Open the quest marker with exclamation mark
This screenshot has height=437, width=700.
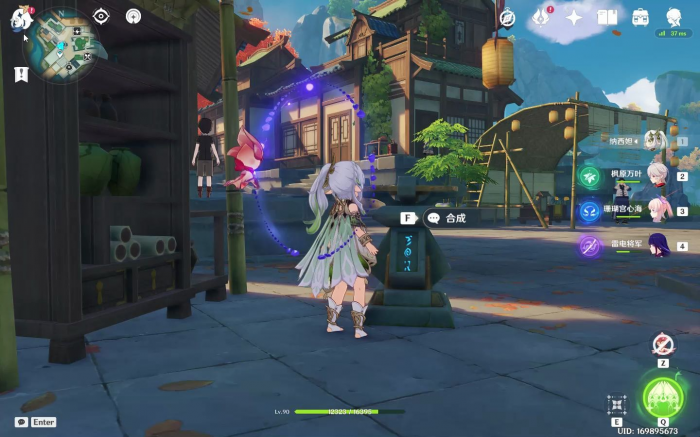(21, 74)
